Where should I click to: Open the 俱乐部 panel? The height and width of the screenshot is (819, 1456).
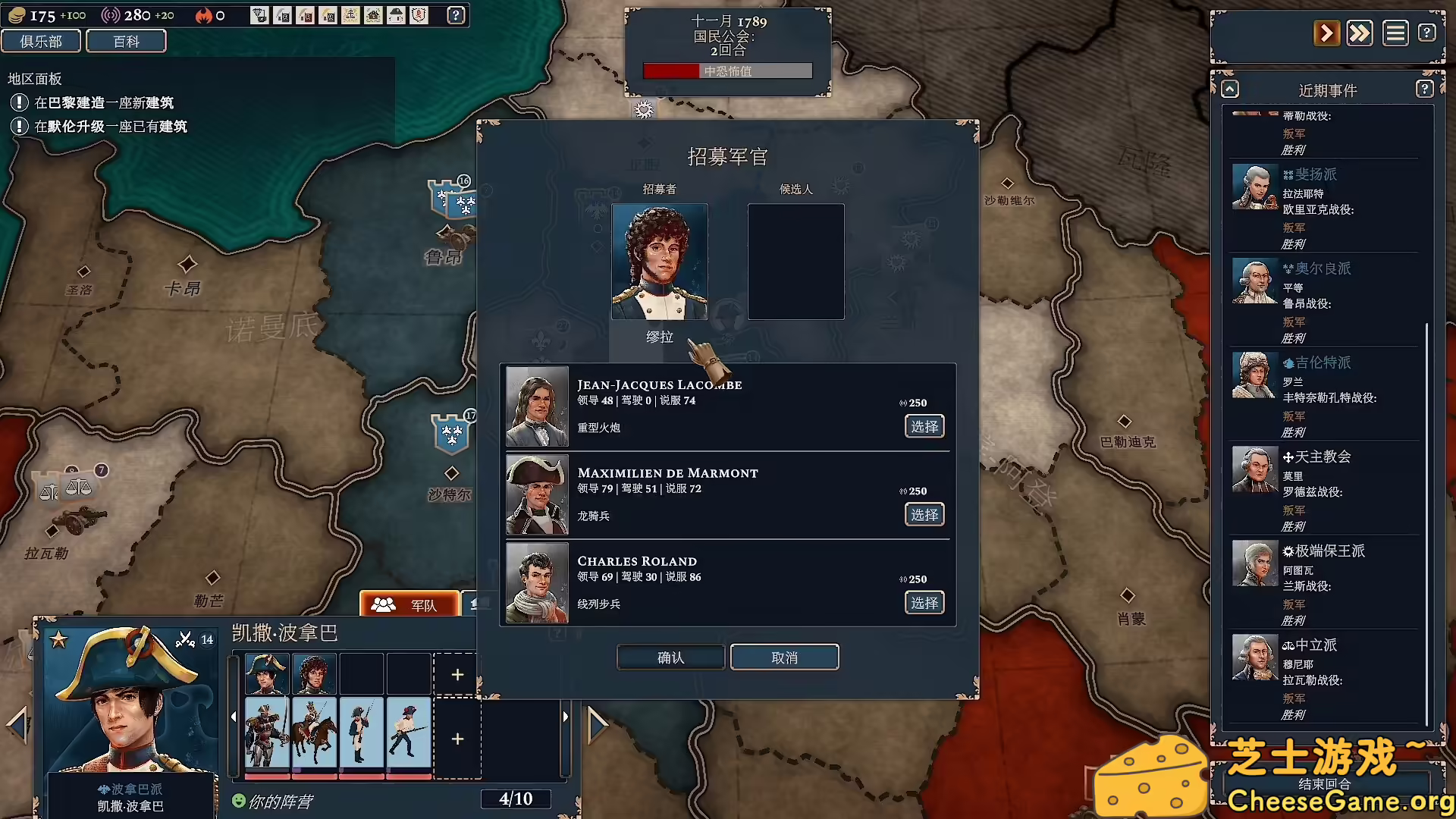point(42,40)
